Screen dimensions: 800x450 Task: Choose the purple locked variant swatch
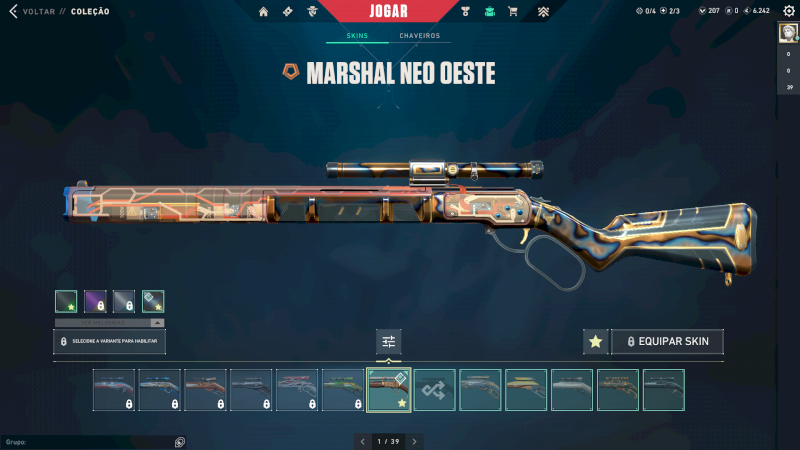pos(95,301)
